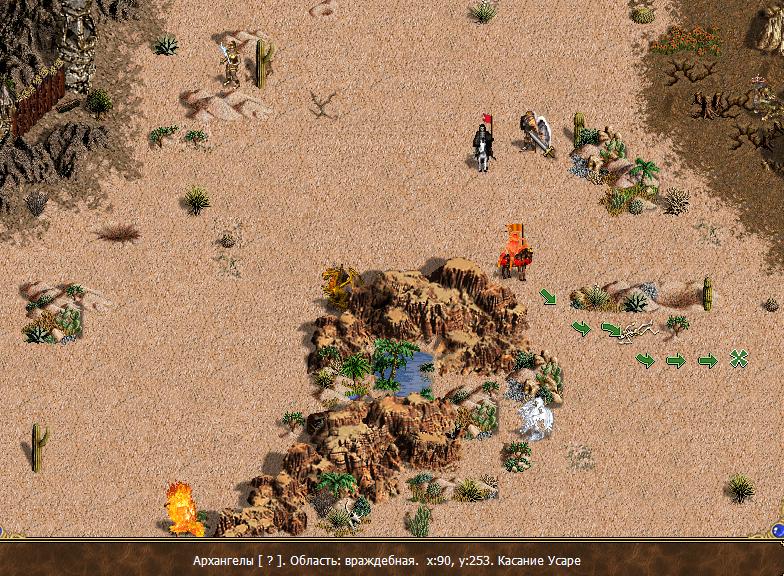Confirm movement at the green X destination marker
The width and height of the screenshot is (784, 576).
739,359
